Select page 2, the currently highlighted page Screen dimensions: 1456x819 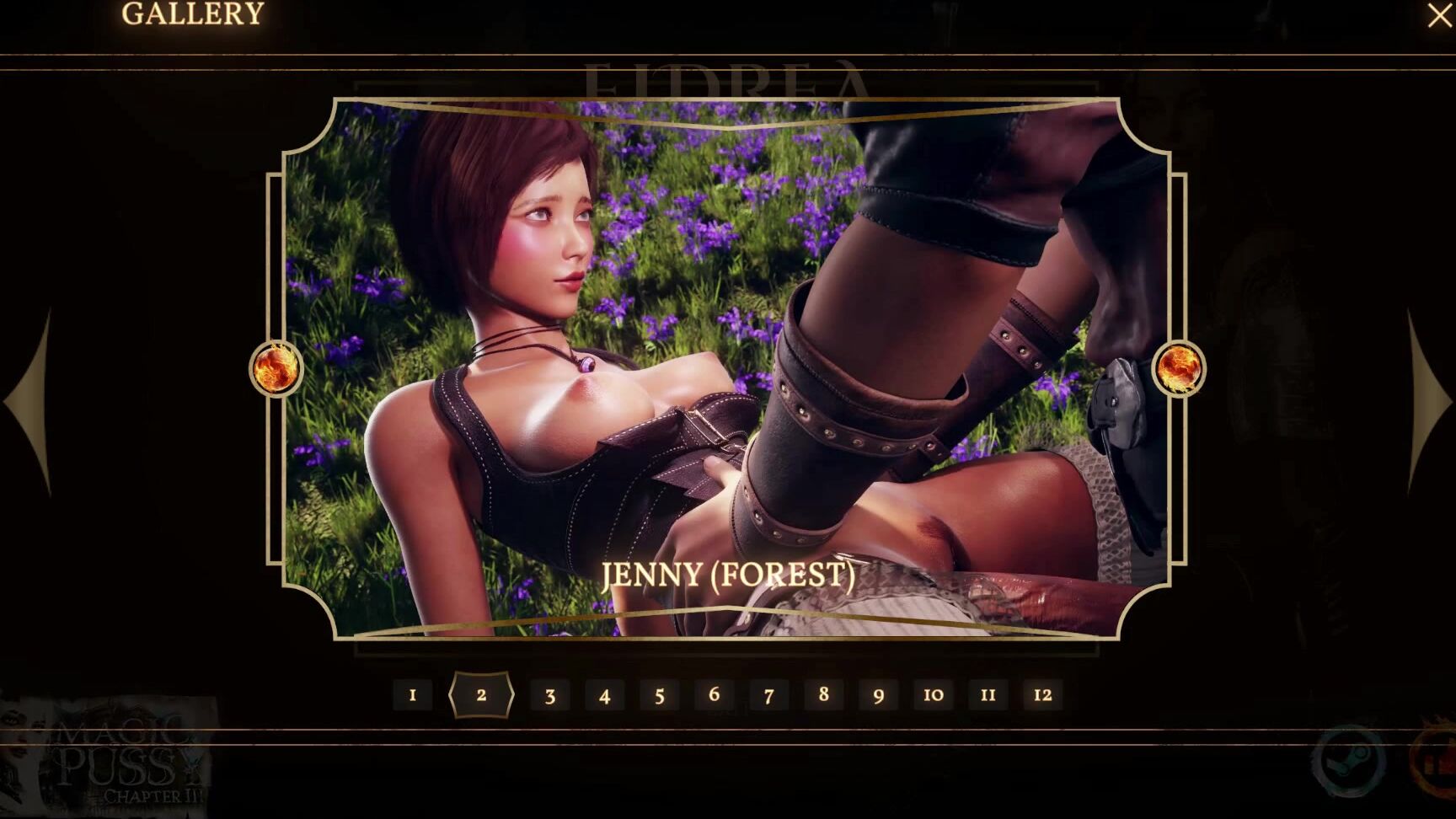[x=481, y=696]
